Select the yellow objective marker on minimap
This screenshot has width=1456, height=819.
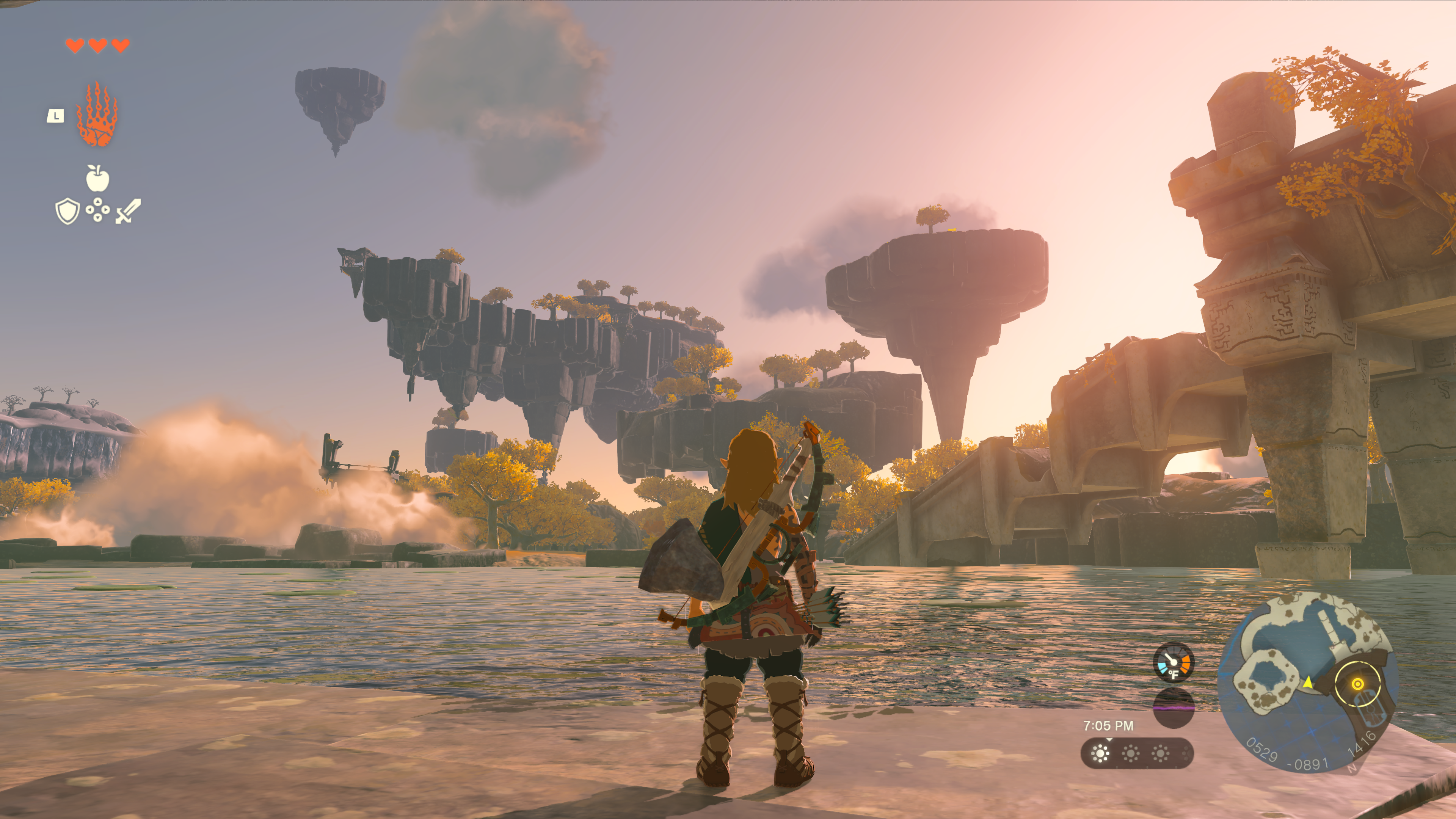[x=1357, y=684]
